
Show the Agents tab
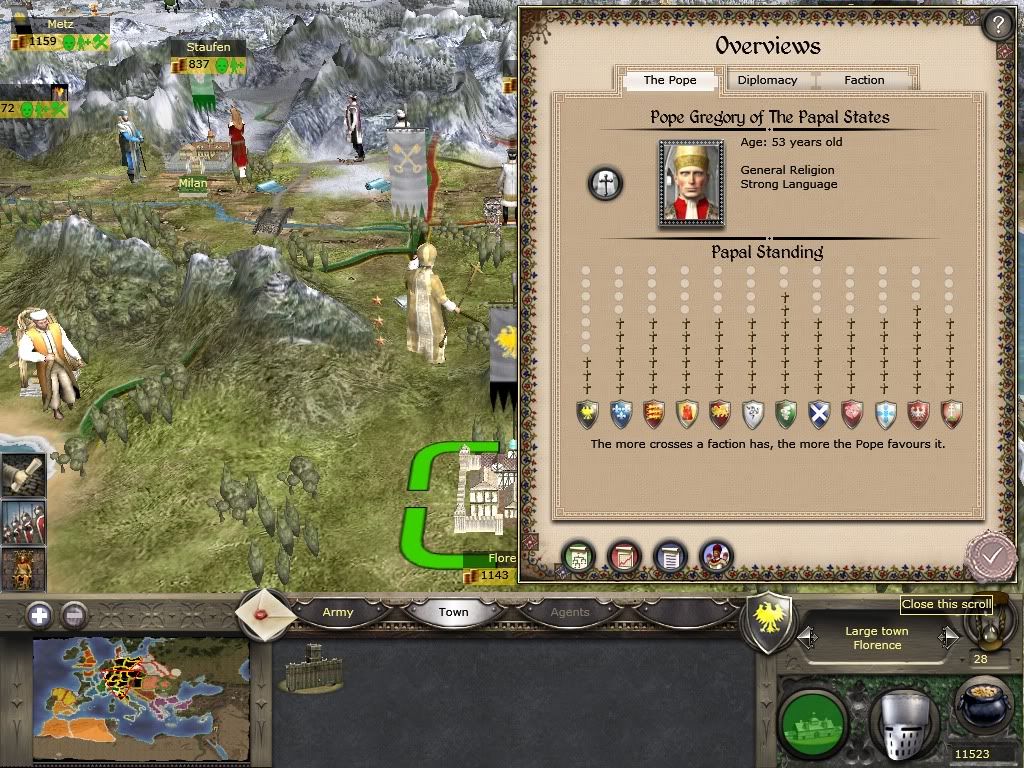570,612
